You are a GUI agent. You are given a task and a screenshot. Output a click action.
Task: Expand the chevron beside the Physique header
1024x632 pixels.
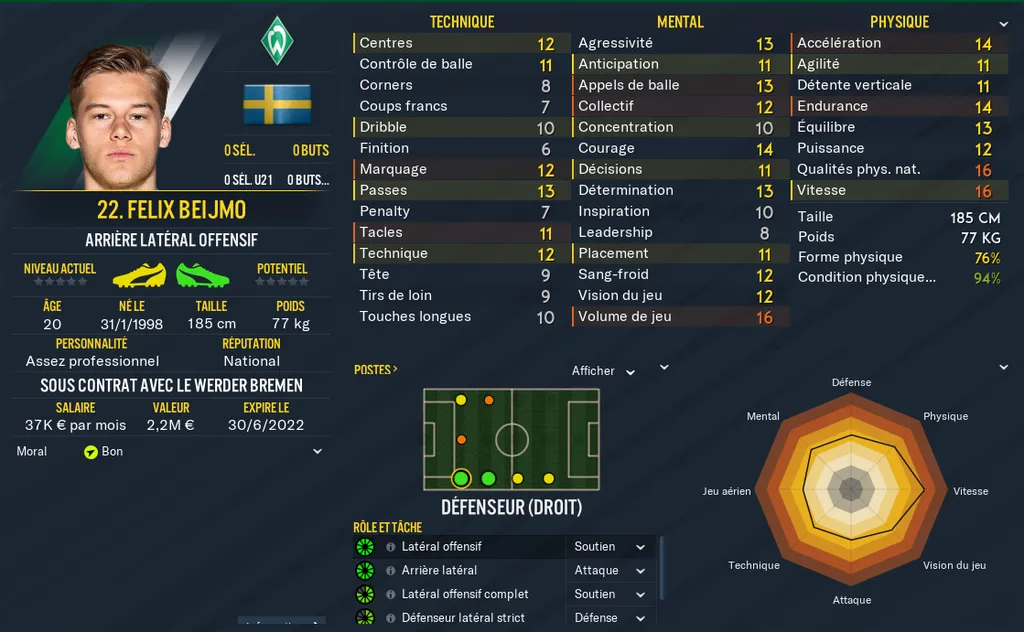tap(1003, 24)
